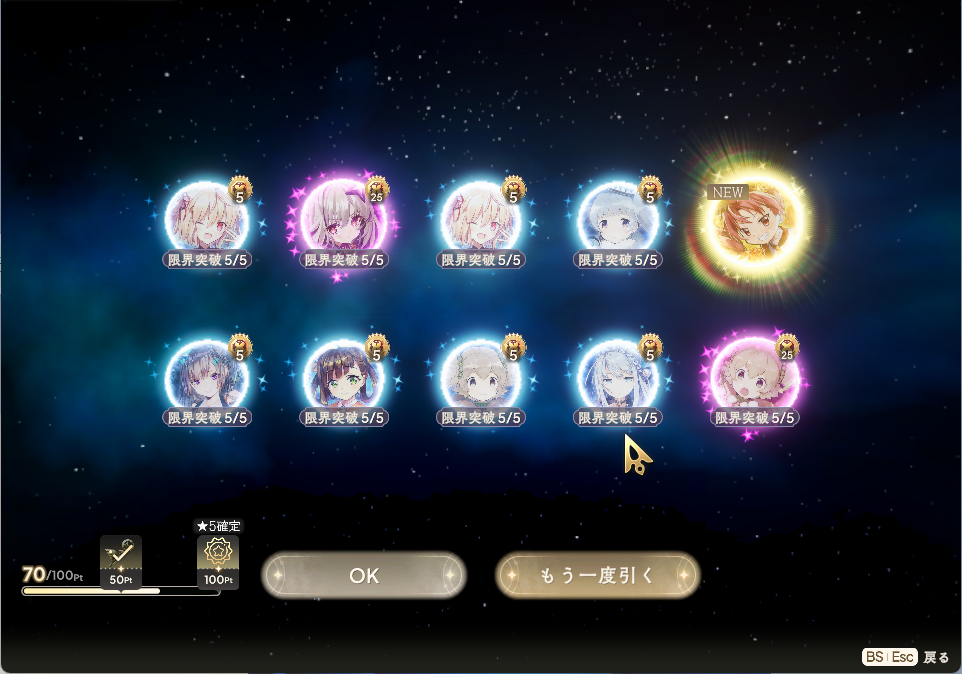The image size is (962, 674).
Task: Pull again with the もう一度引く button
Action: point(597,575)
